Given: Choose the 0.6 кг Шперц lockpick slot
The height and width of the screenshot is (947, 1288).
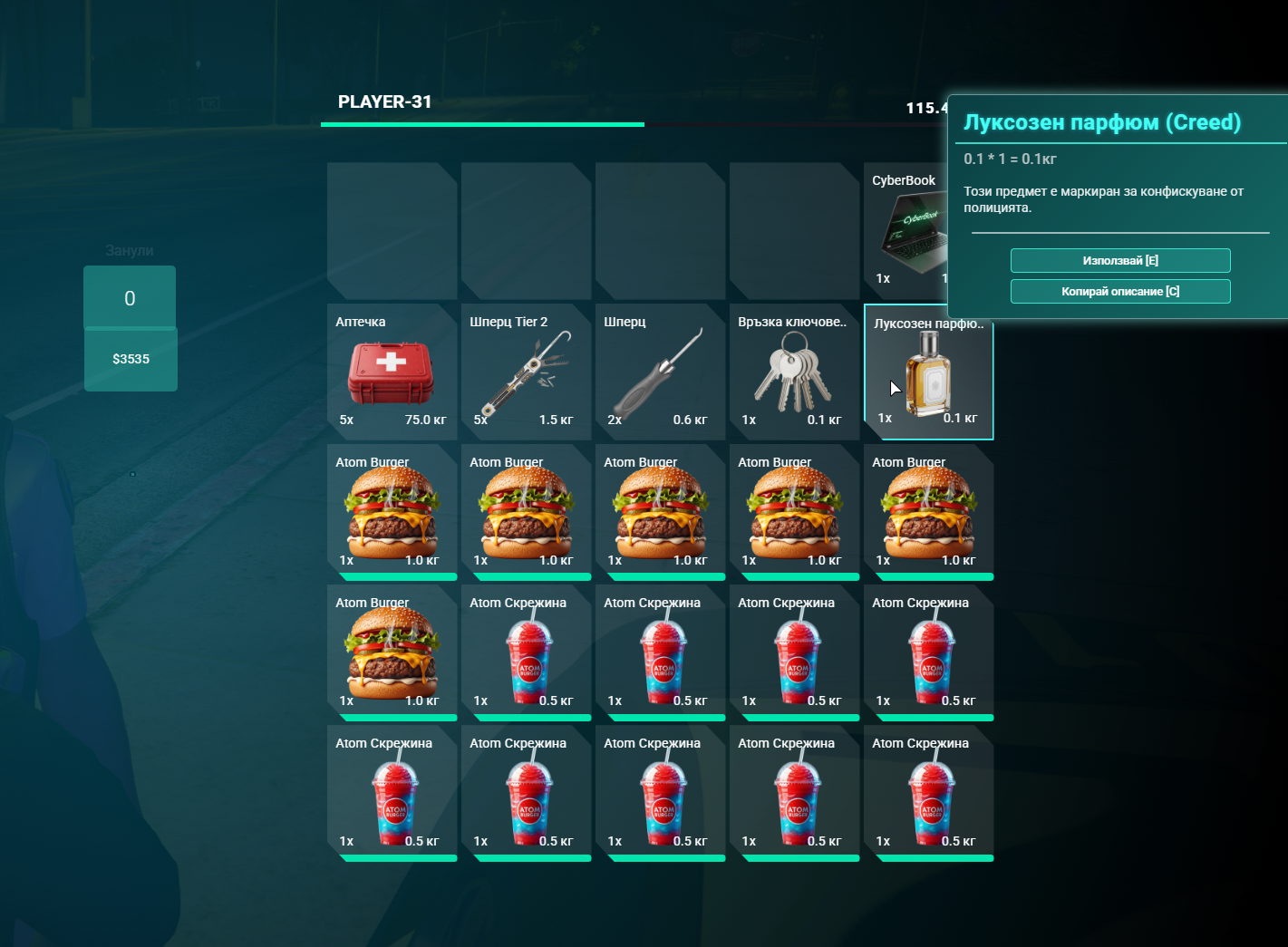Looking at the screenshot, I should coord(660,372).
